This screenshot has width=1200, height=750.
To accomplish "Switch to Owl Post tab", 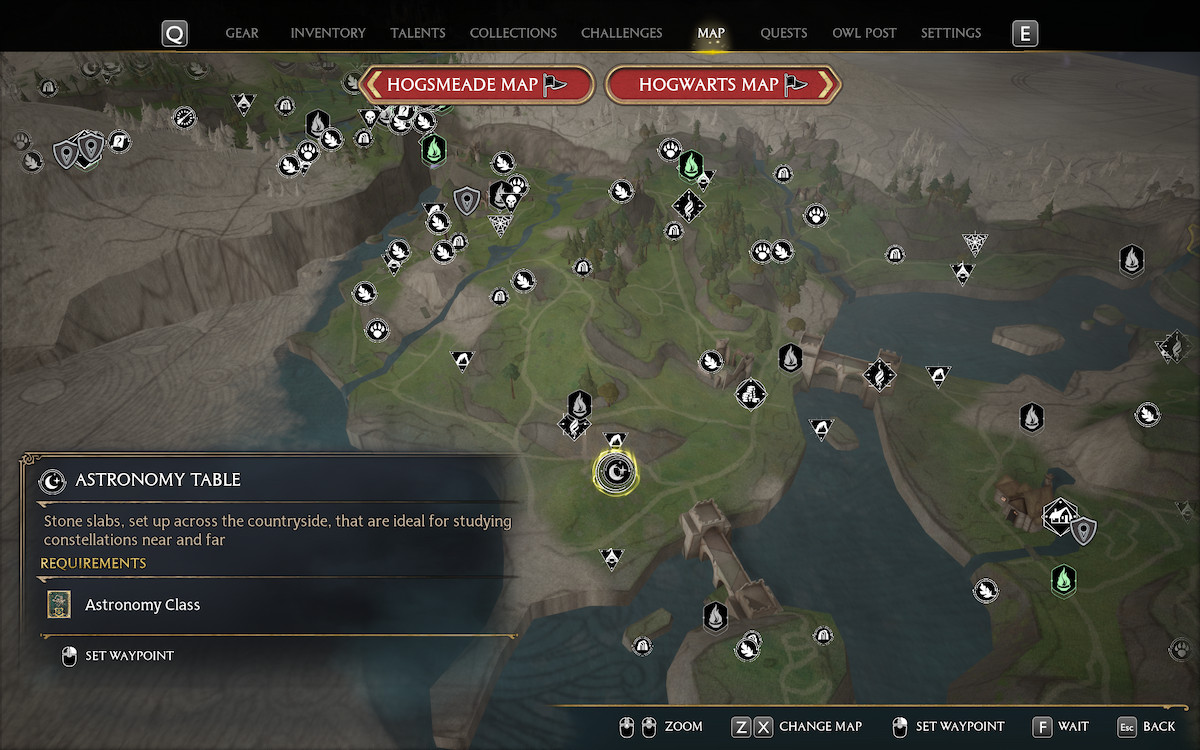I will click(x=864, y=33).
